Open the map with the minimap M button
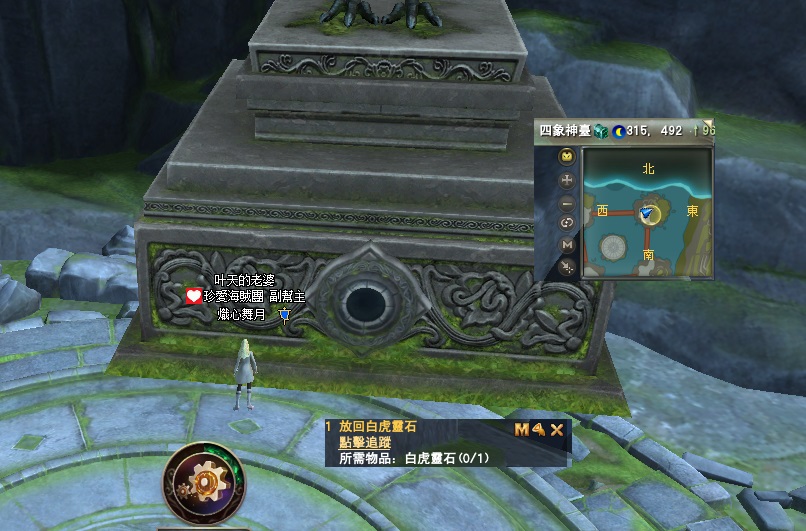806x531 pixels. point(567,245)
